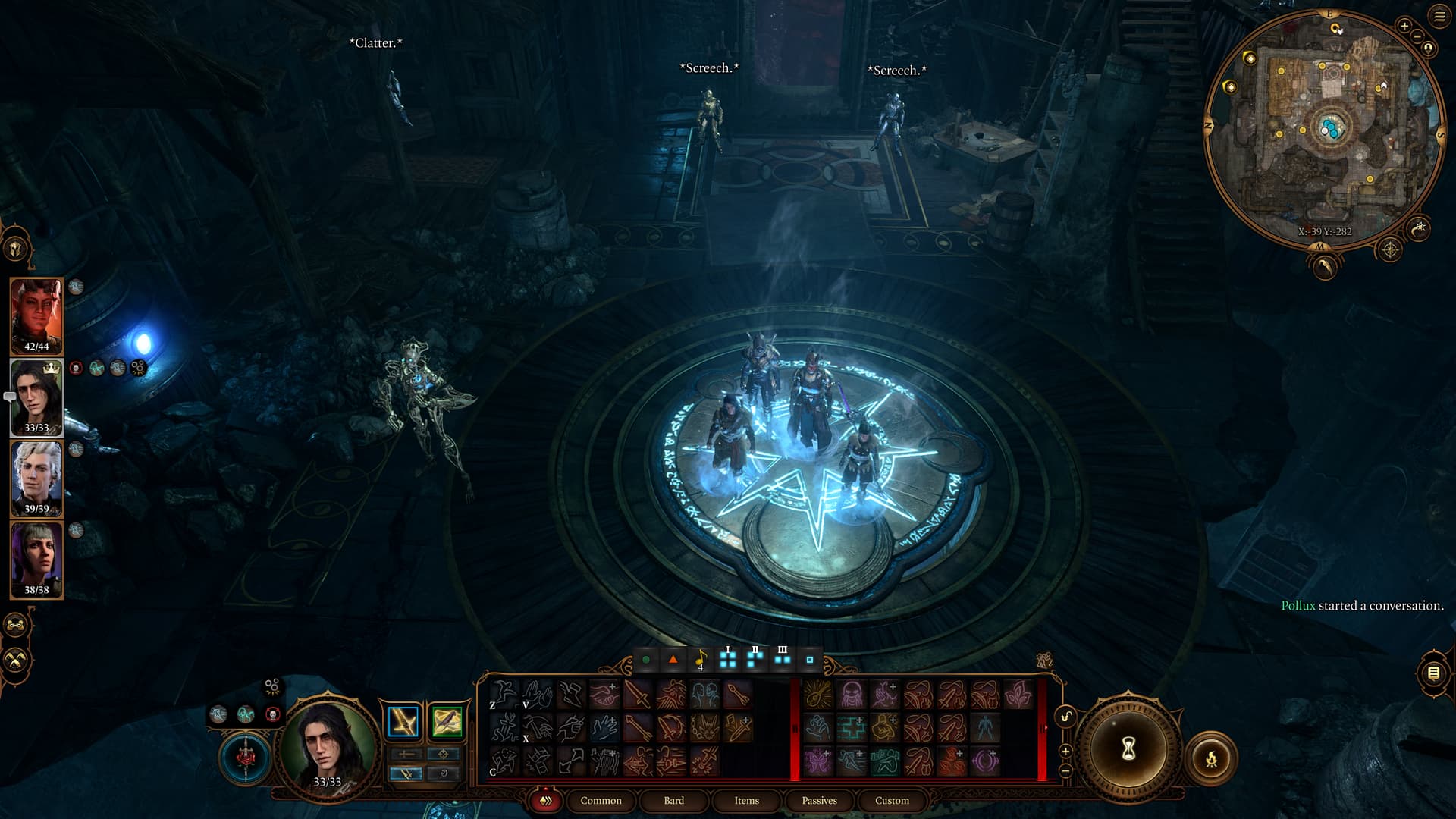Select the red tiefling party portrait
This screenshot has height=819, width=1456.
[36, 315]
